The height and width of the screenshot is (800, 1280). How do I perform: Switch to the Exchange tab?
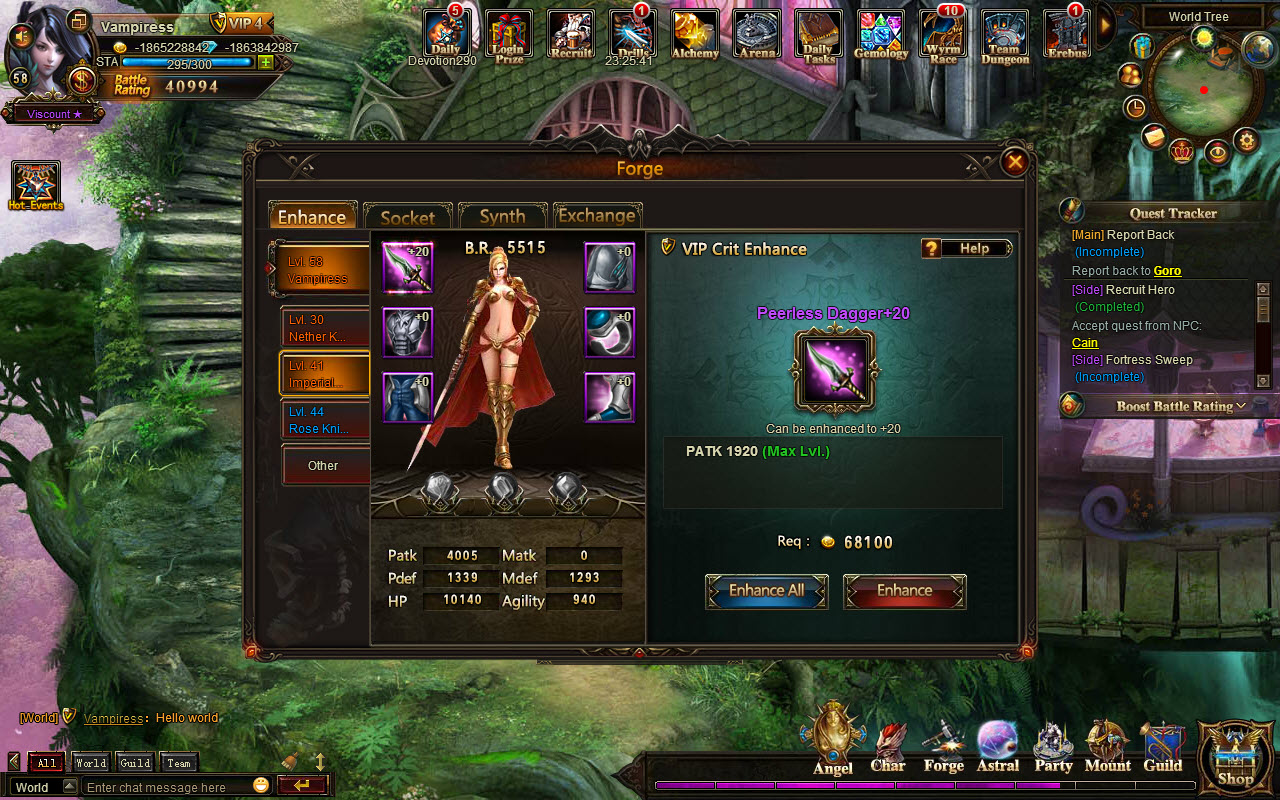click(x=598, y=215)
